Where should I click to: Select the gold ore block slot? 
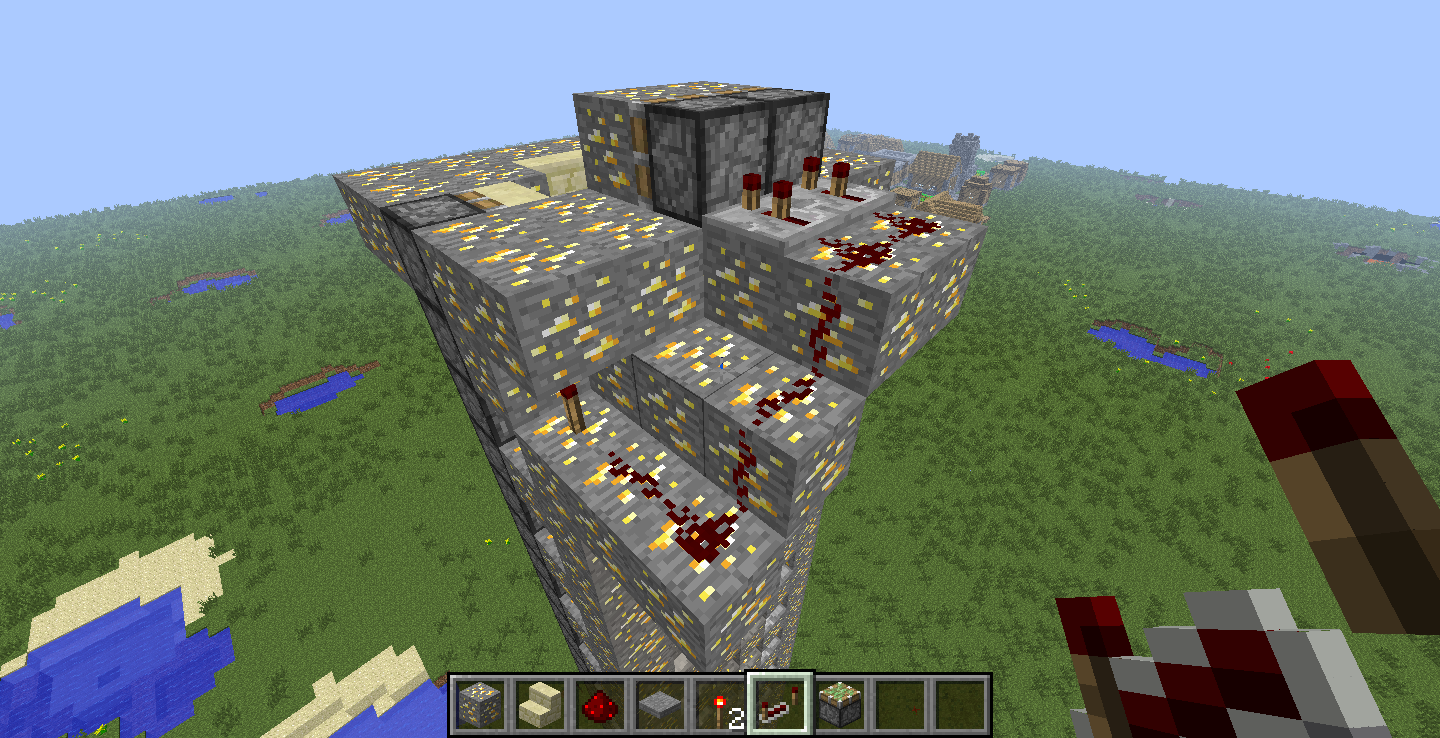point(479,703)
